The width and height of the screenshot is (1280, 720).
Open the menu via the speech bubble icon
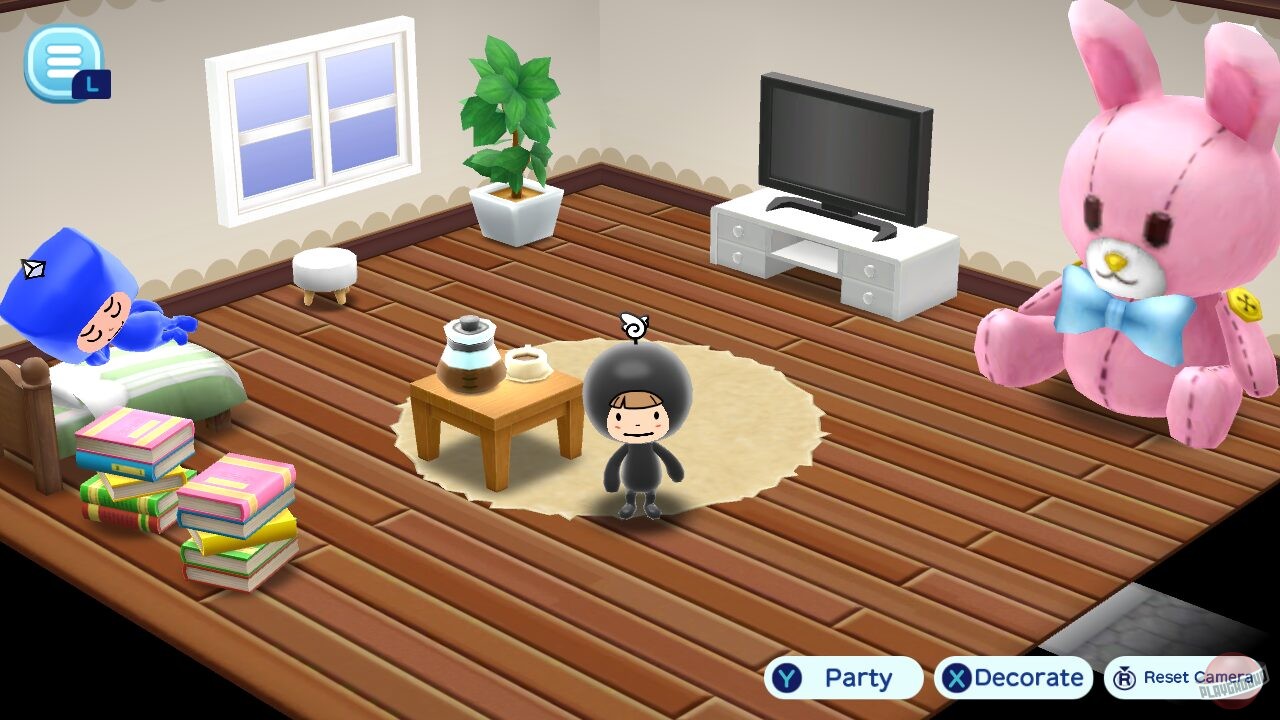(x=62, y=62)
